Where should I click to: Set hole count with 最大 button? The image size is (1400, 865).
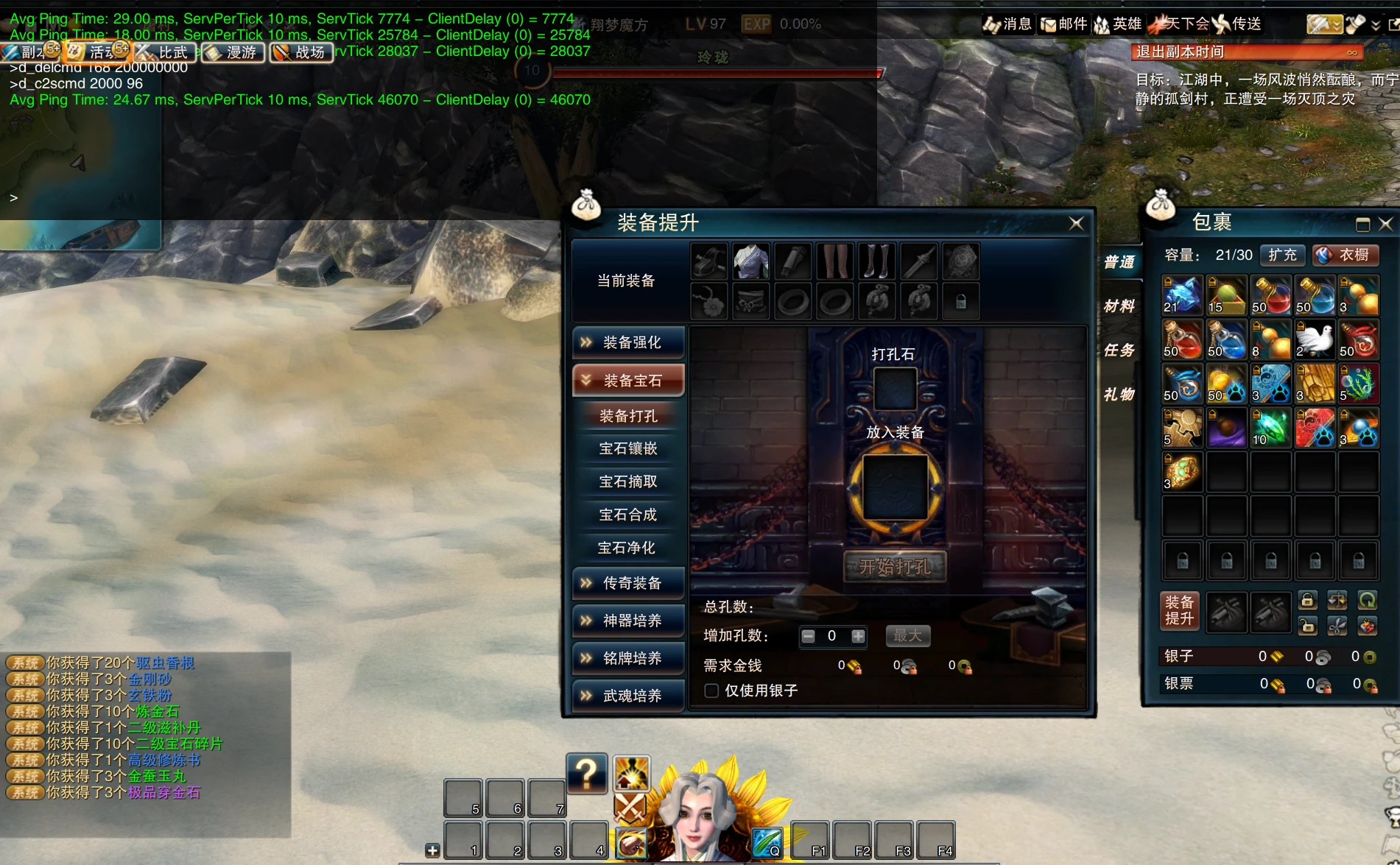coord(907,635)
